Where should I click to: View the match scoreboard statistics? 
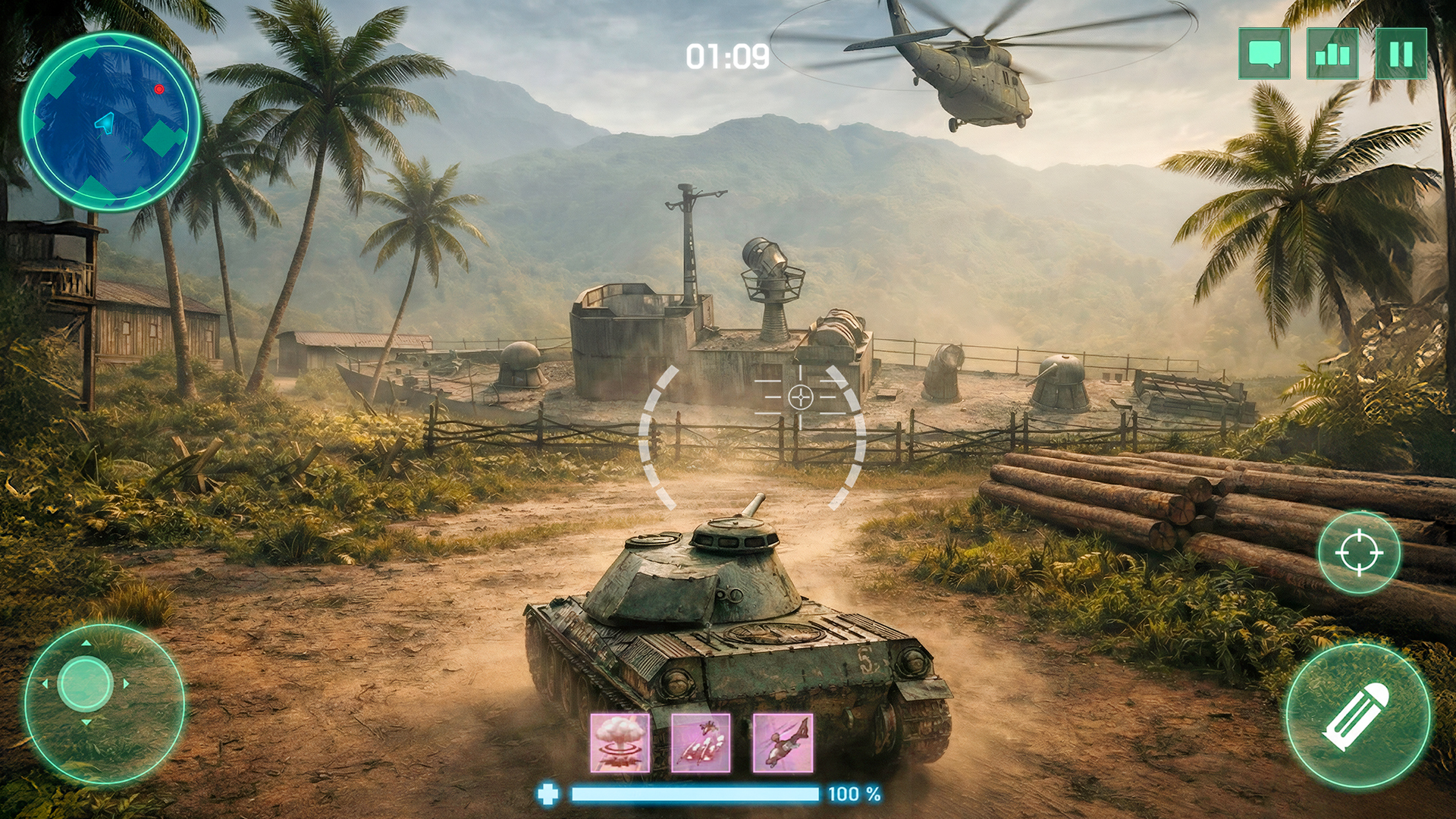pos(1332,54)
